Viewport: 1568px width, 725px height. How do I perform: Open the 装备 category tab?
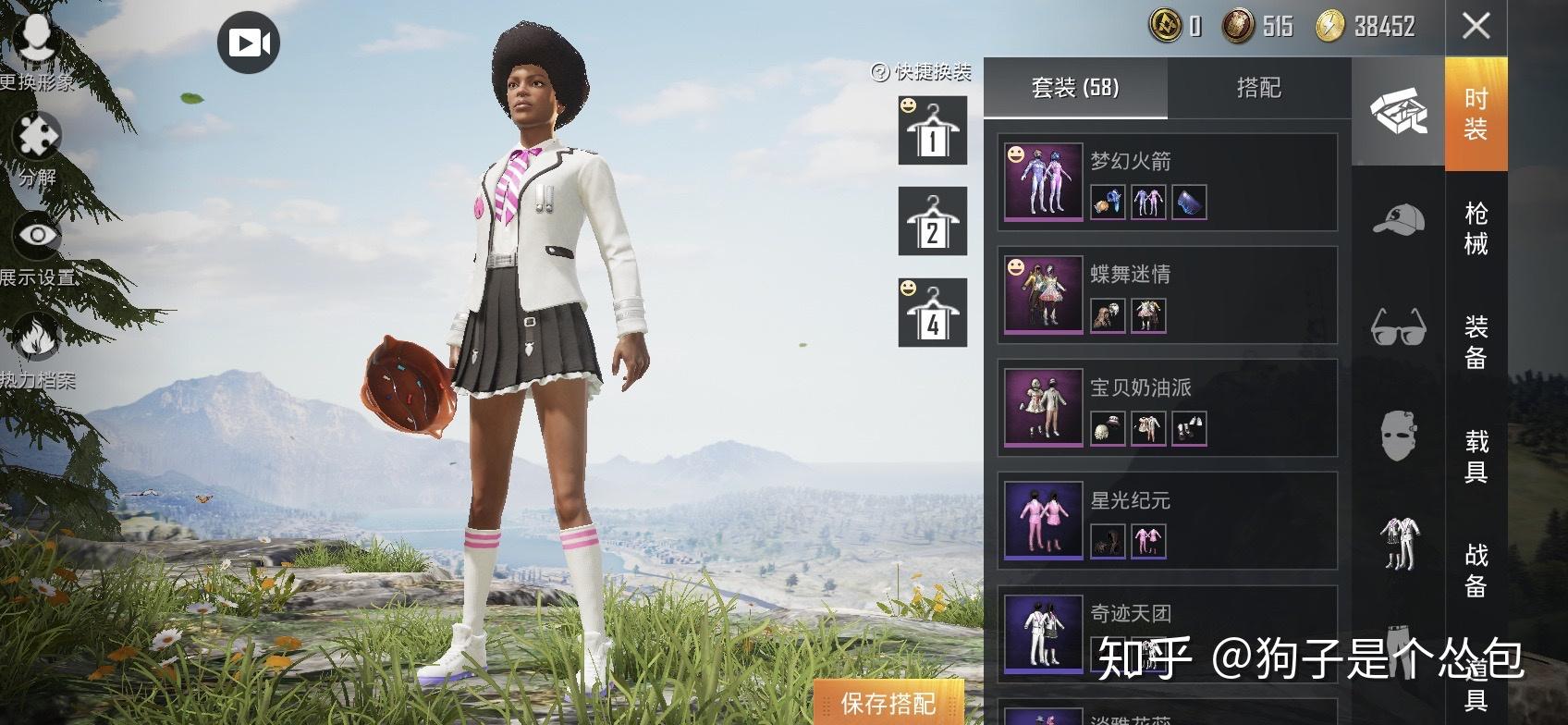1476,341
